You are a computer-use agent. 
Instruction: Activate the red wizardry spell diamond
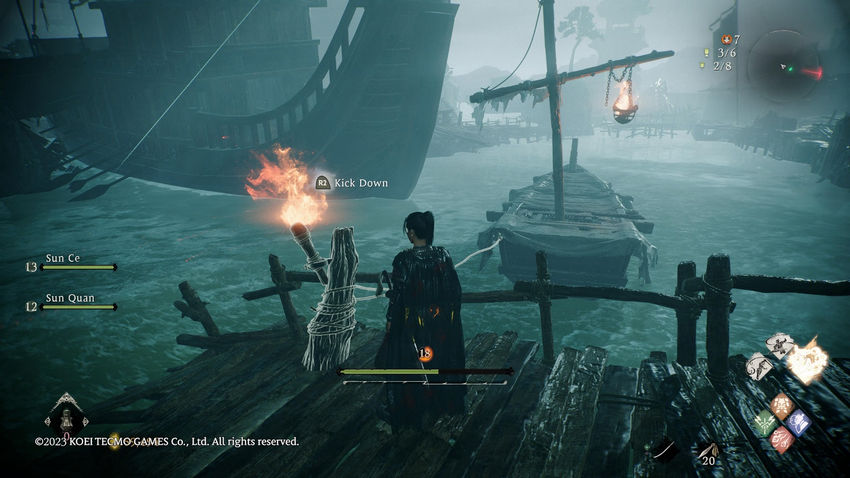point(781,438)
